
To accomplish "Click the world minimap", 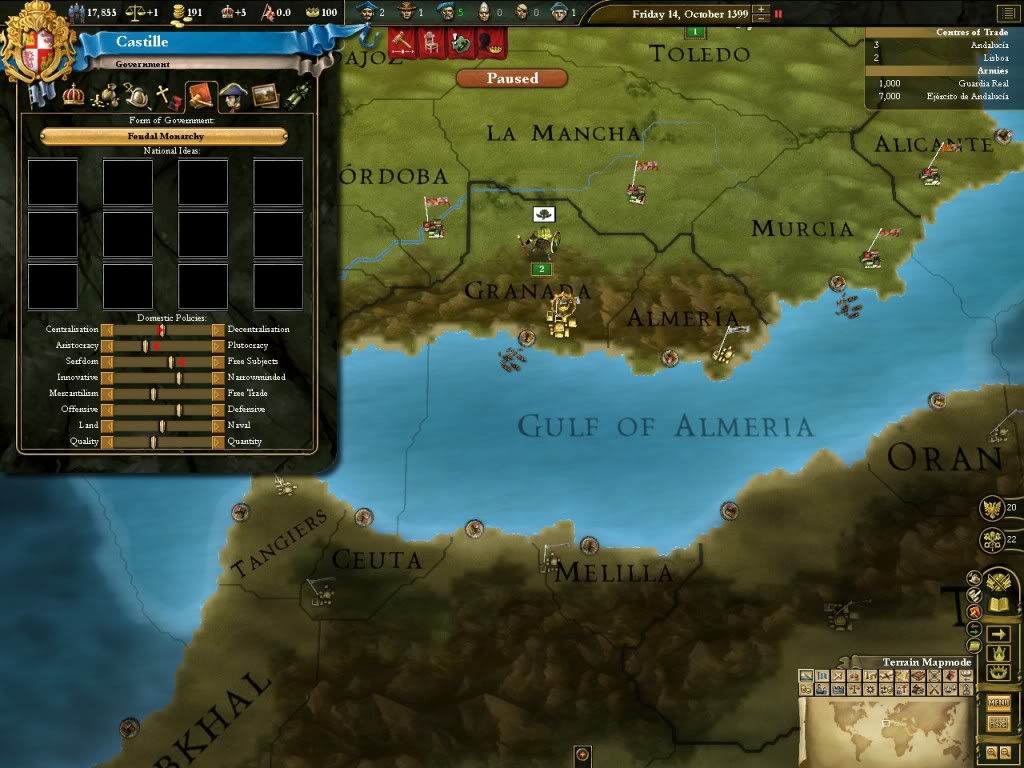I will click(885, 729).
